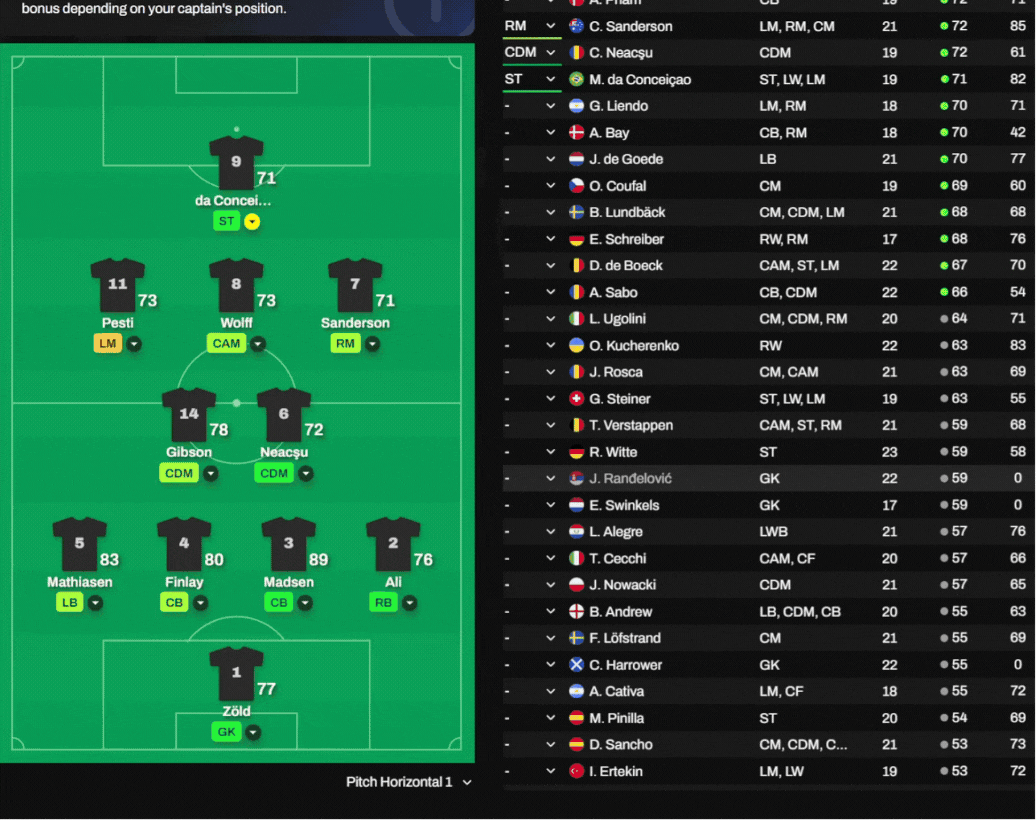
Task: Select Madsen's number 3 shirt
Action: pos(288,544)
